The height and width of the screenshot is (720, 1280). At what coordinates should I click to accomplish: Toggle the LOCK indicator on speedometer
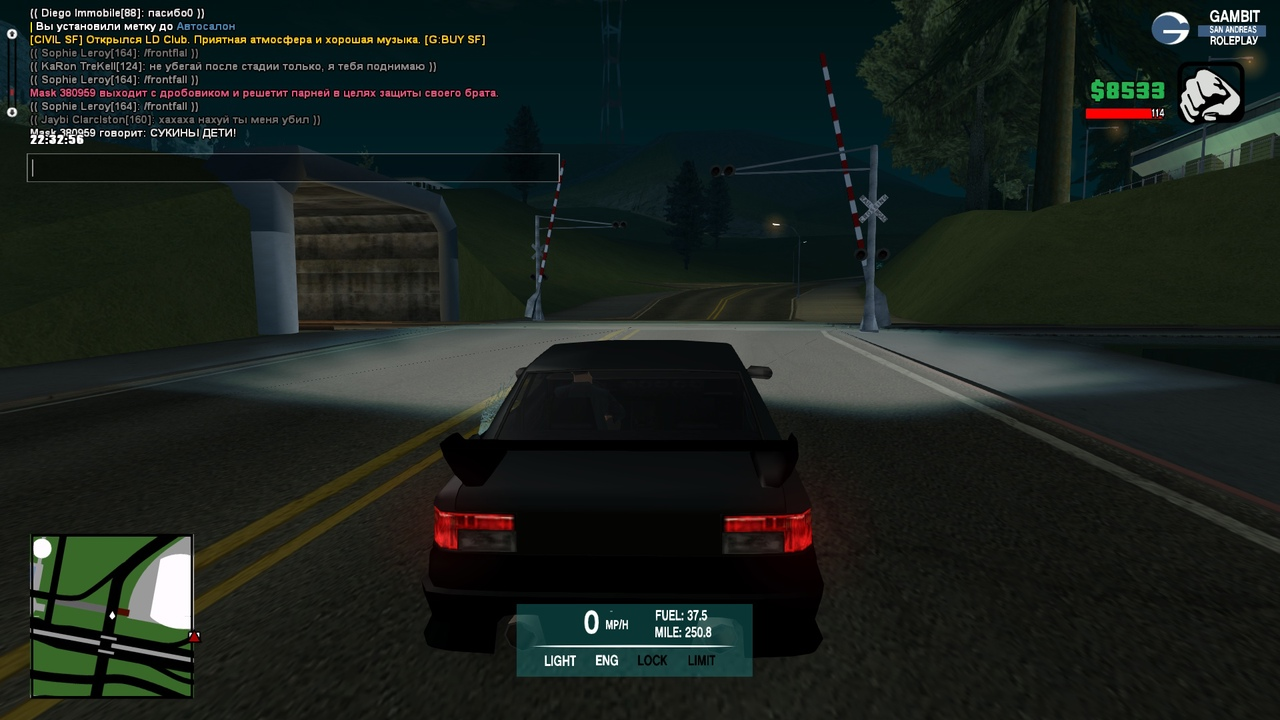652,661
